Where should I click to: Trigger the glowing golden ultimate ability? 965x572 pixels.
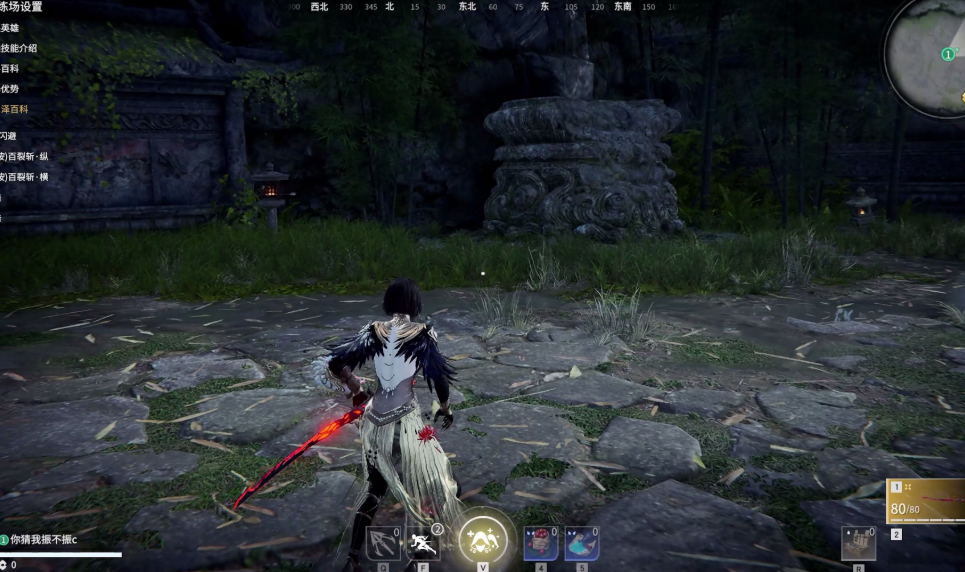[482, 541]
